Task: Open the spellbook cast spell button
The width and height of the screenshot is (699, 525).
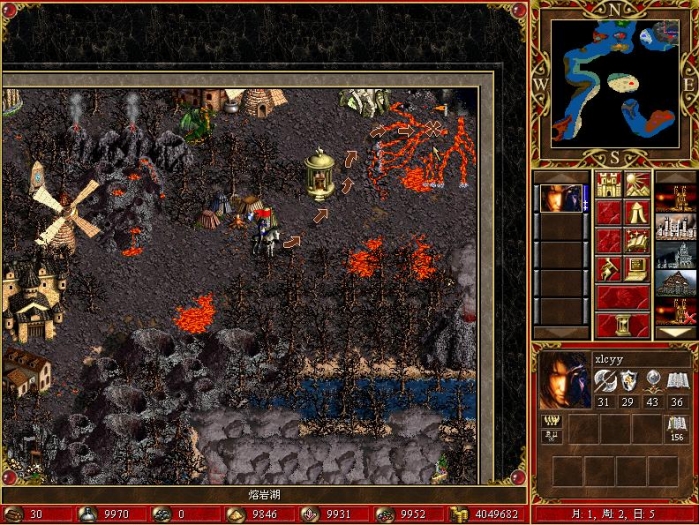Action: [x=637, y=241]
